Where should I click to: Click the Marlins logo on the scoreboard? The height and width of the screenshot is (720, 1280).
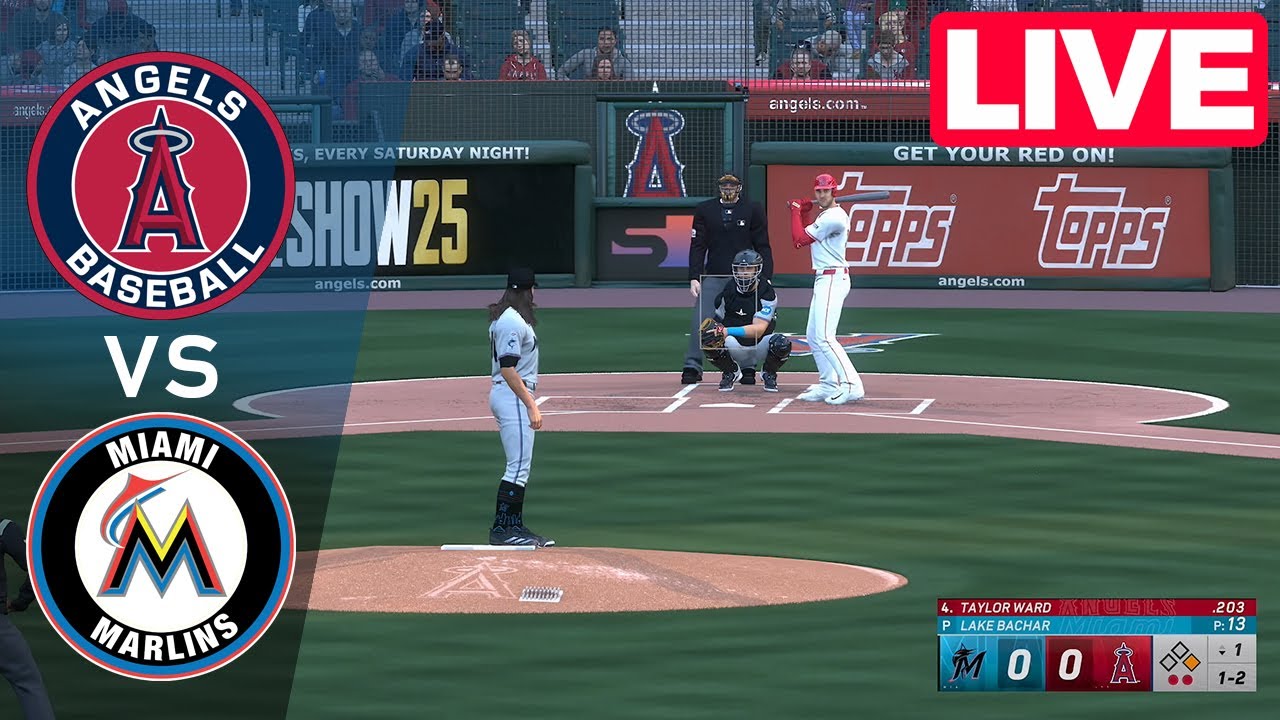pyautogui.click(x=966, y=662)
